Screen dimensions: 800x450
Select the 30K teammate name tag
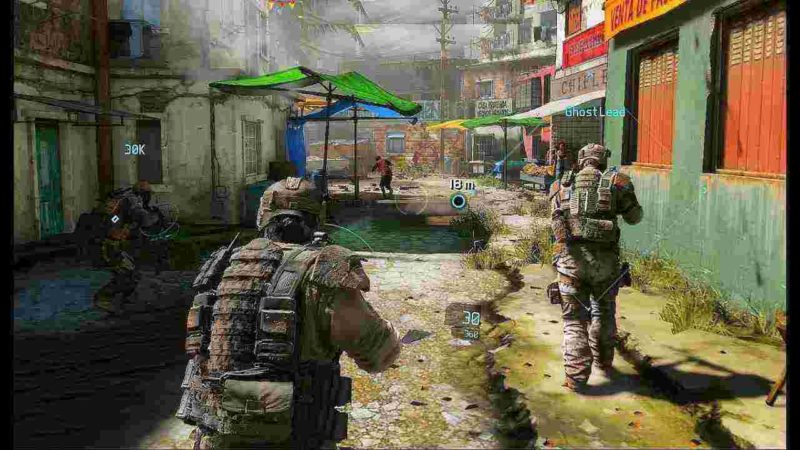click(134, 149)
